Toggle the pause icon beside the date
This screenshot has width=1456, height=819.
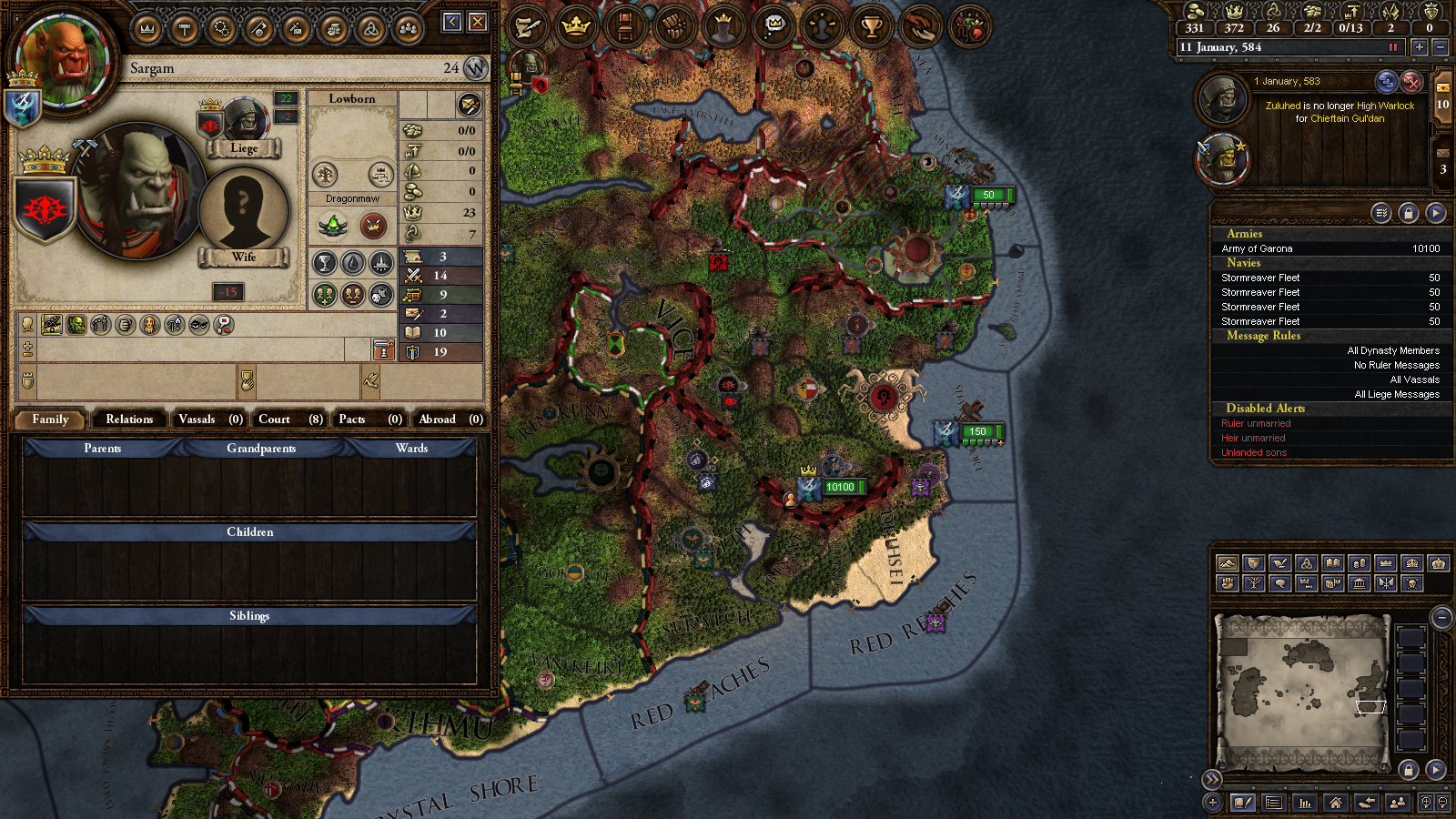tap(1392, 47)
